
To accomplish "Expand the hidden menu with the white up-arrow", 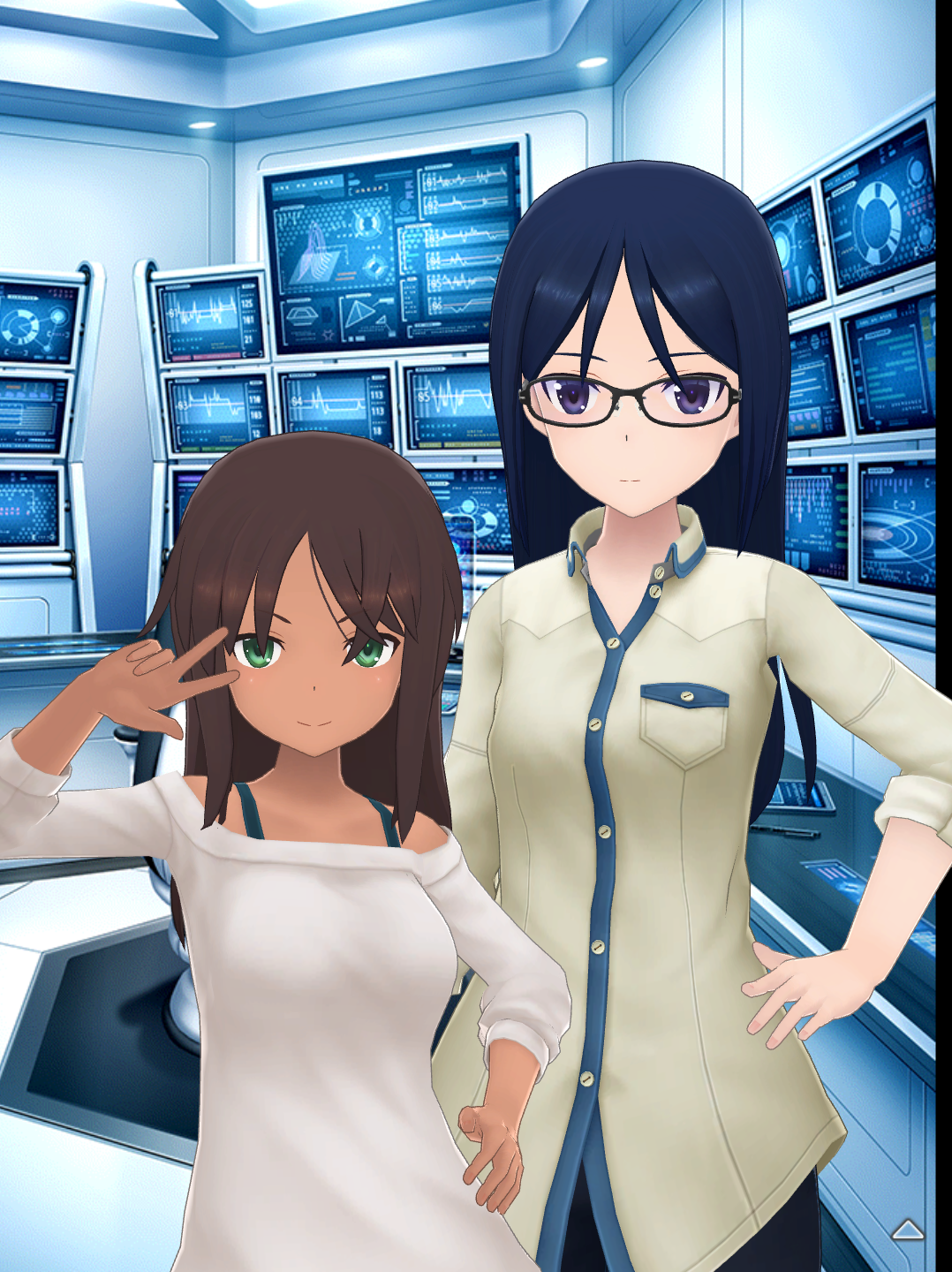I will [907, 1230].
